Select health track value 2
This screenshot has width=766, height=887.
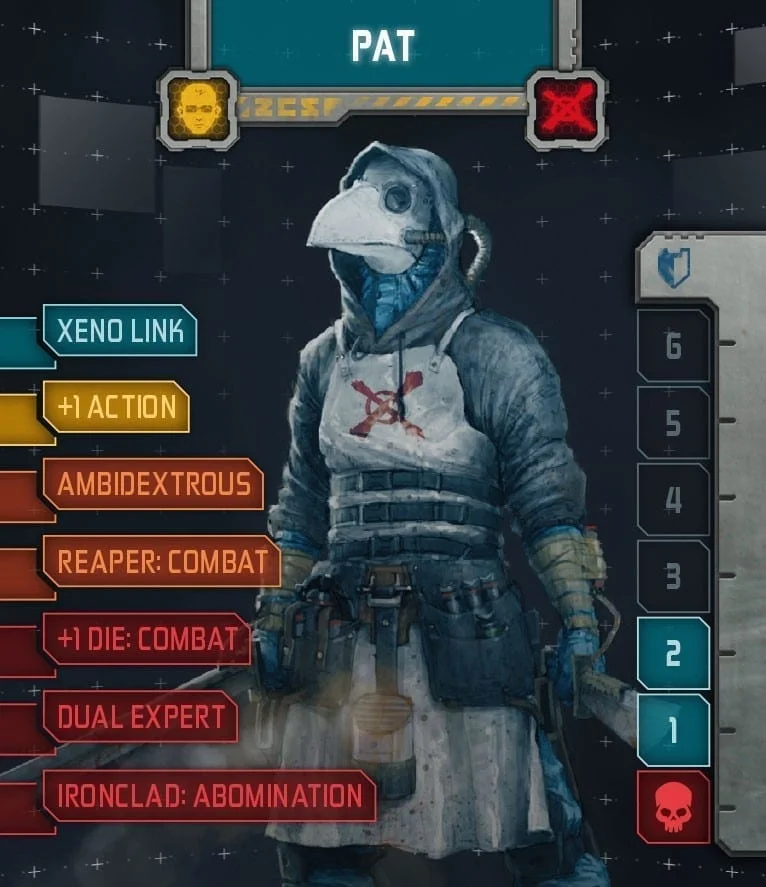click(673, 653)
